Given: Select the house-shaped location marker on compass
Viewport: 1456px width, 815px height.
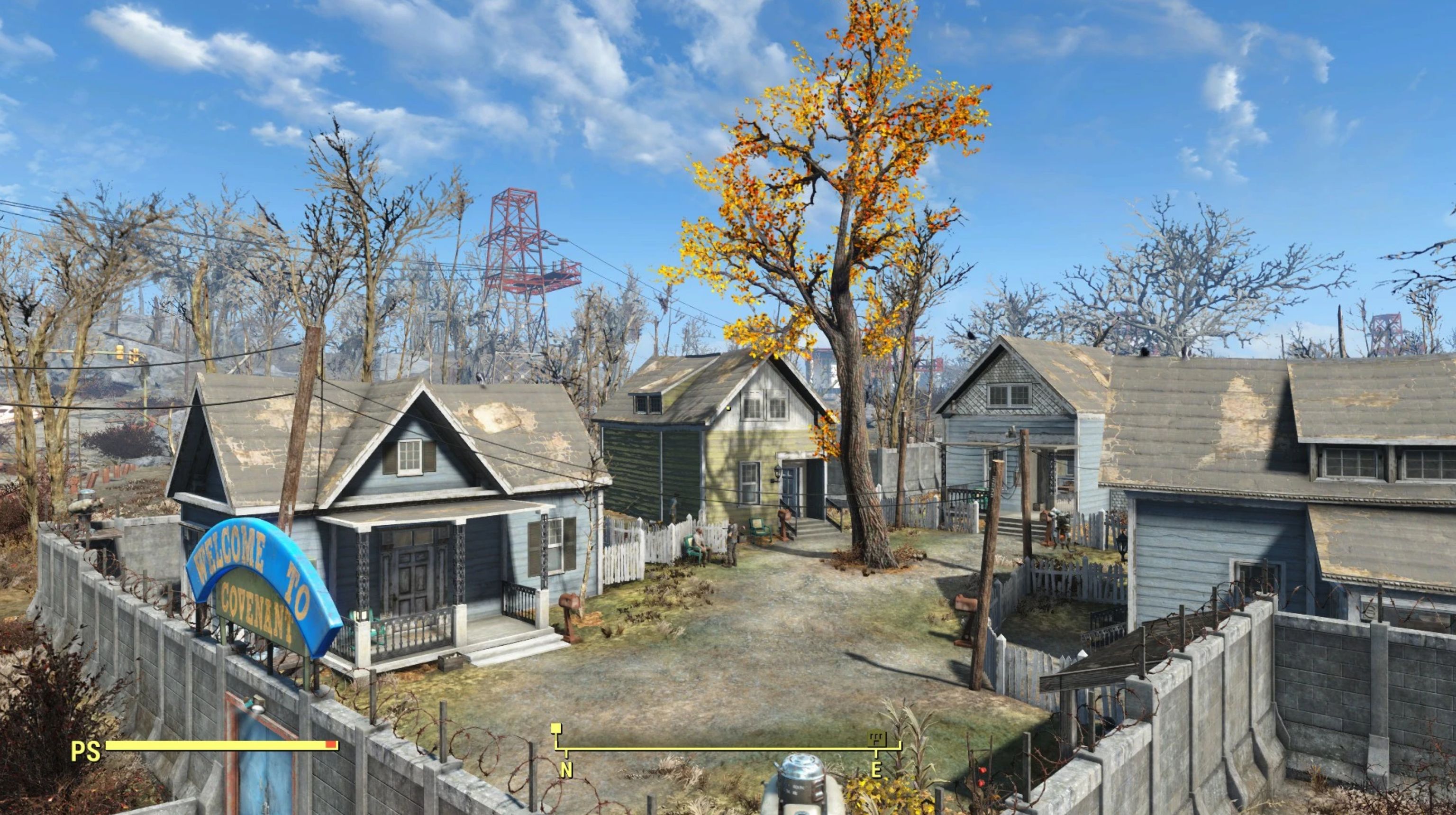Looking at the screenshot, I should click(x=877, y=738).
